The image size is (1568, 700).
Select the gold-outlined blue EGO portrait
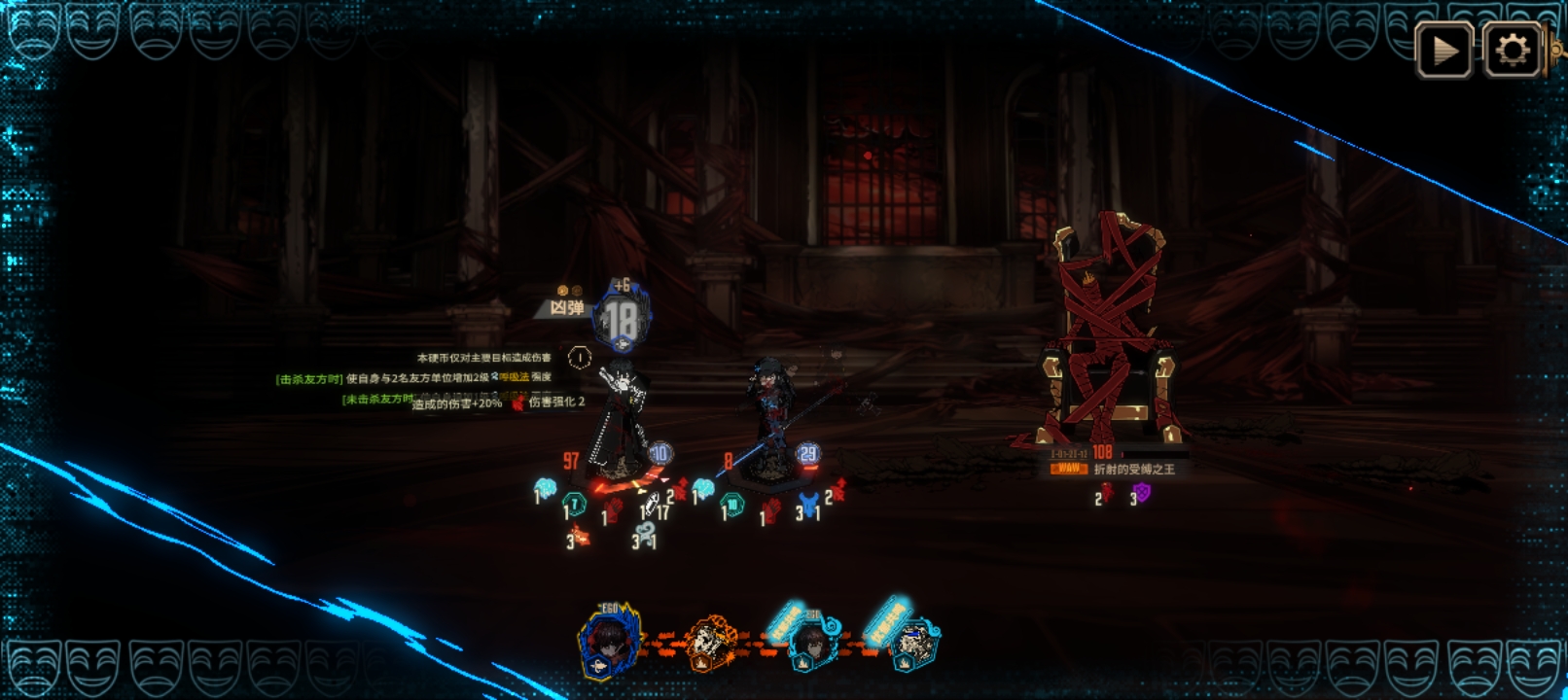(609, 643)
